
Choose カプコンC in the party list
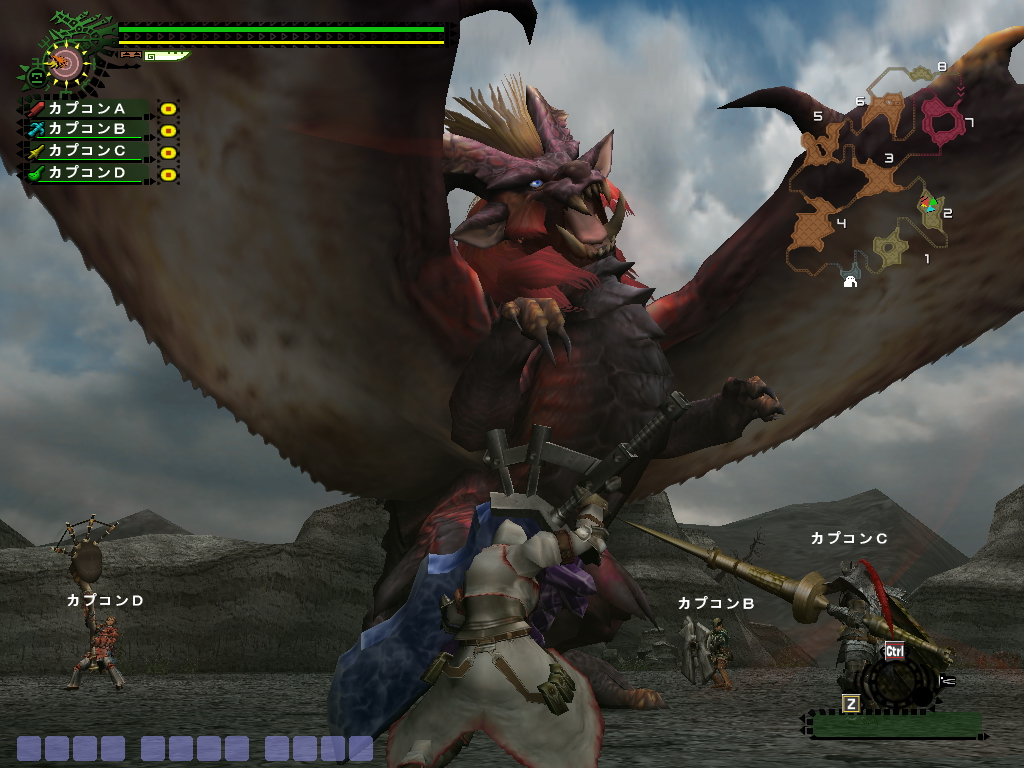click(x=88, y=151)
